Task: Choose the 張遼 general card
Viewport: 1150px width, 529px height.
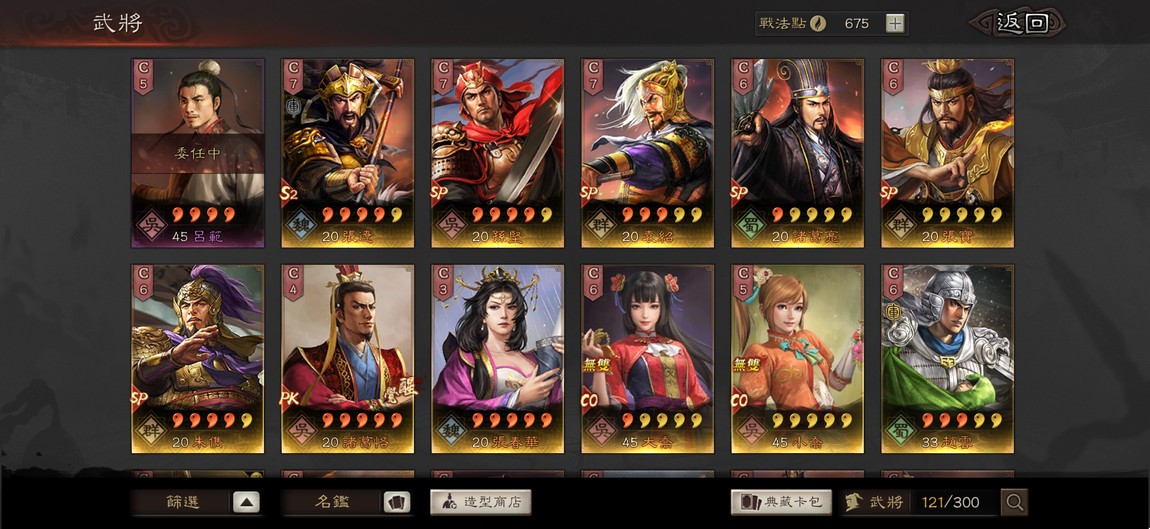Action: pos(348,152)
